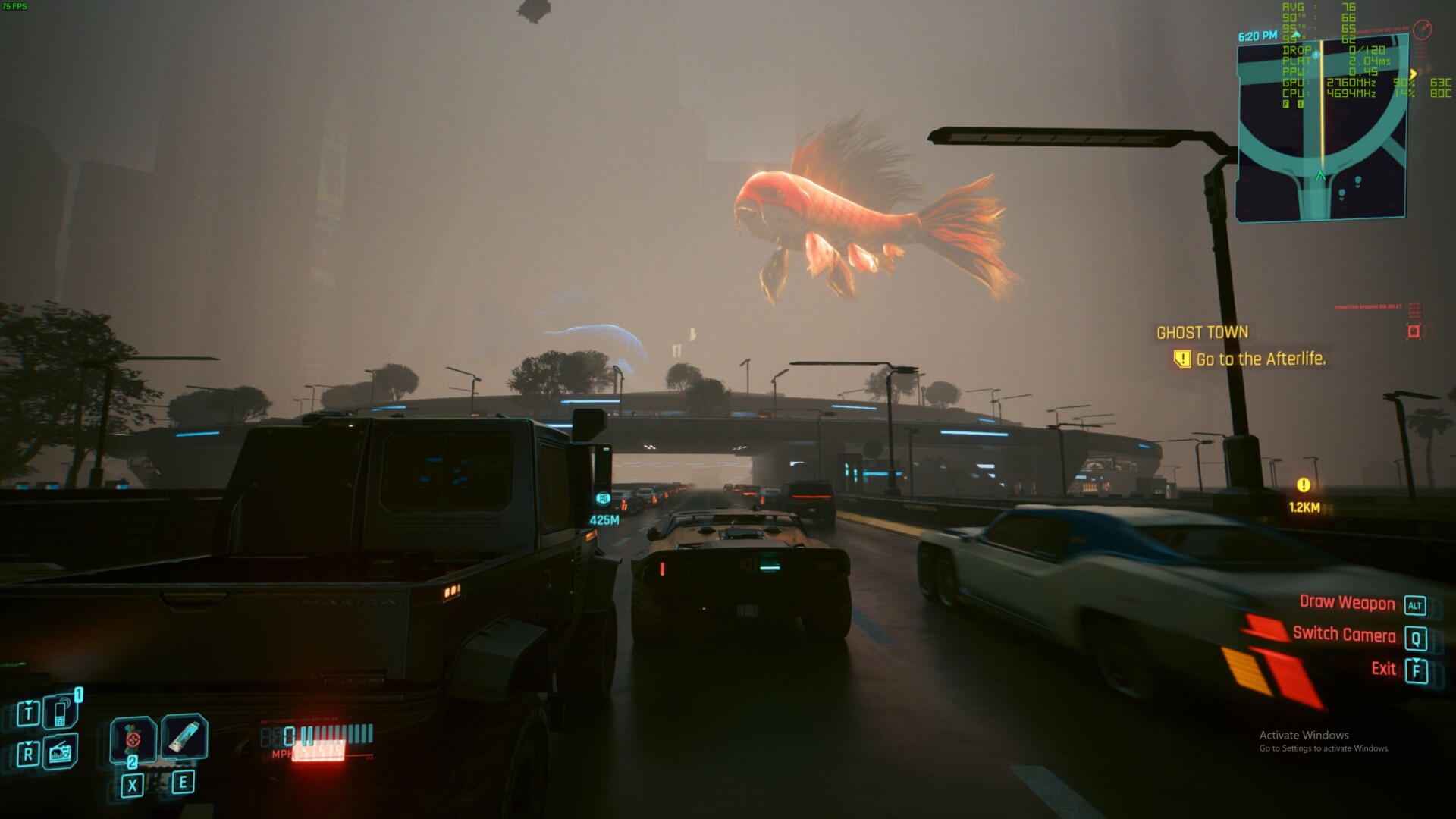Viewport: 1456px width, 819px height.
Task: Click the 'Go to the Afterlife' objective
Action: coord(1260,359)
